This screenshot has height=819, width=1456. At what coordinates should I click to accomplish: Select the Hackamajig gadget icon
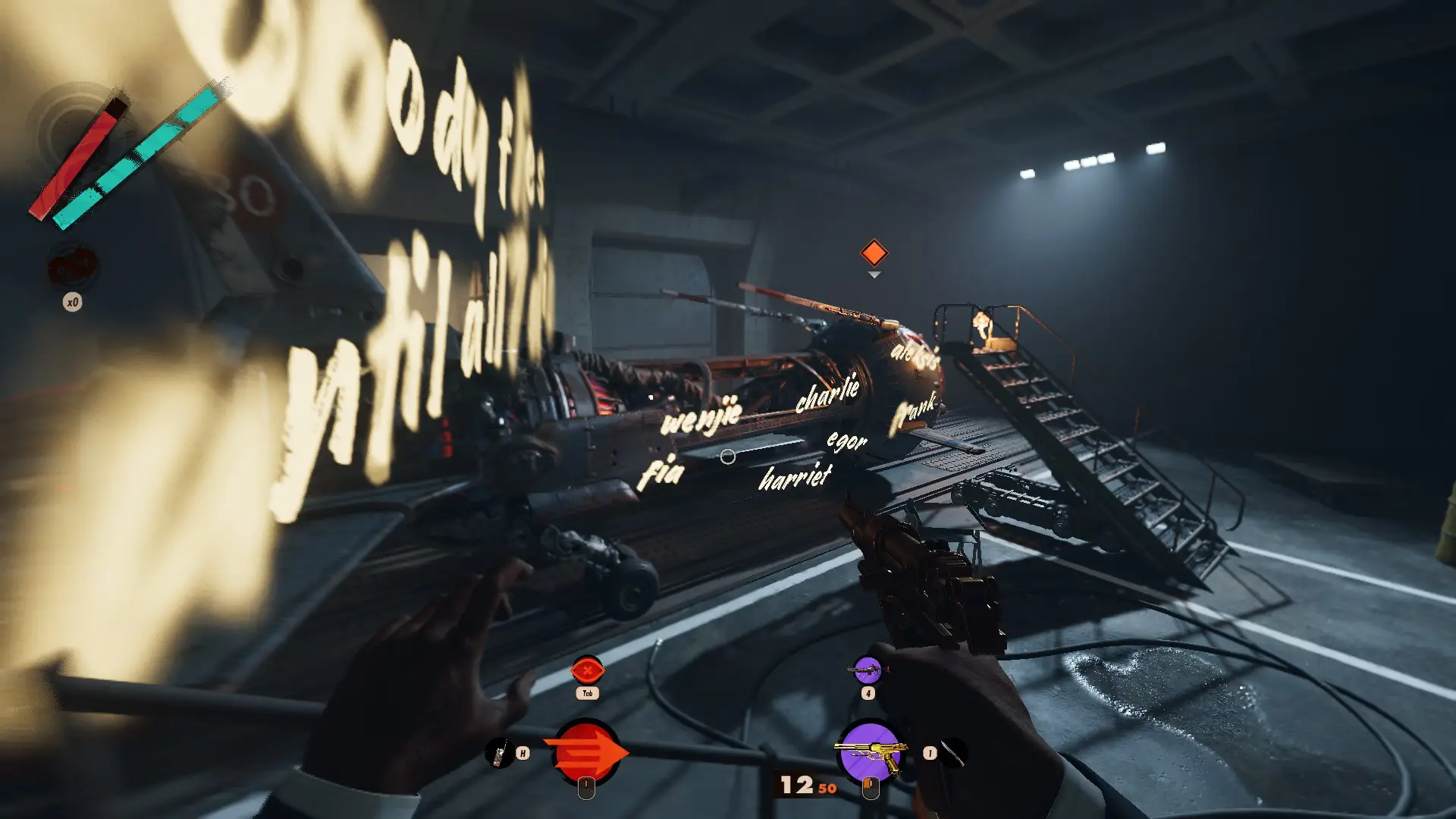[x=499, y=754]
